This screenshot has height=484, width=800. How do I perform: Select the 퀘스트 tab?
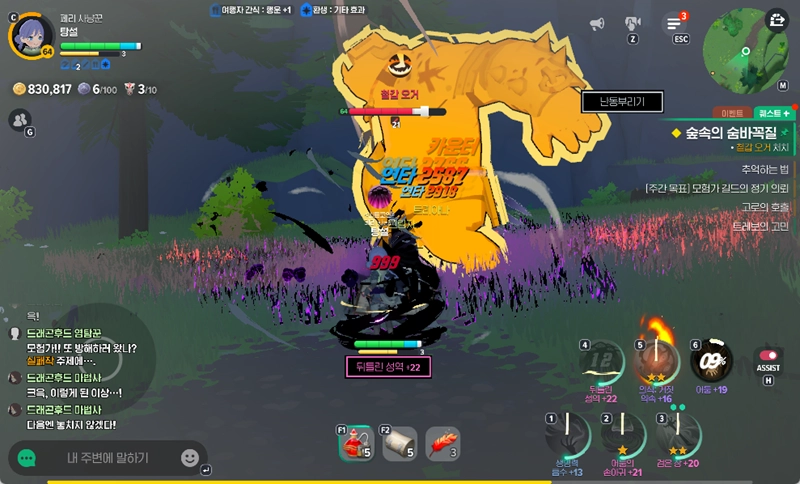[773, 114]
